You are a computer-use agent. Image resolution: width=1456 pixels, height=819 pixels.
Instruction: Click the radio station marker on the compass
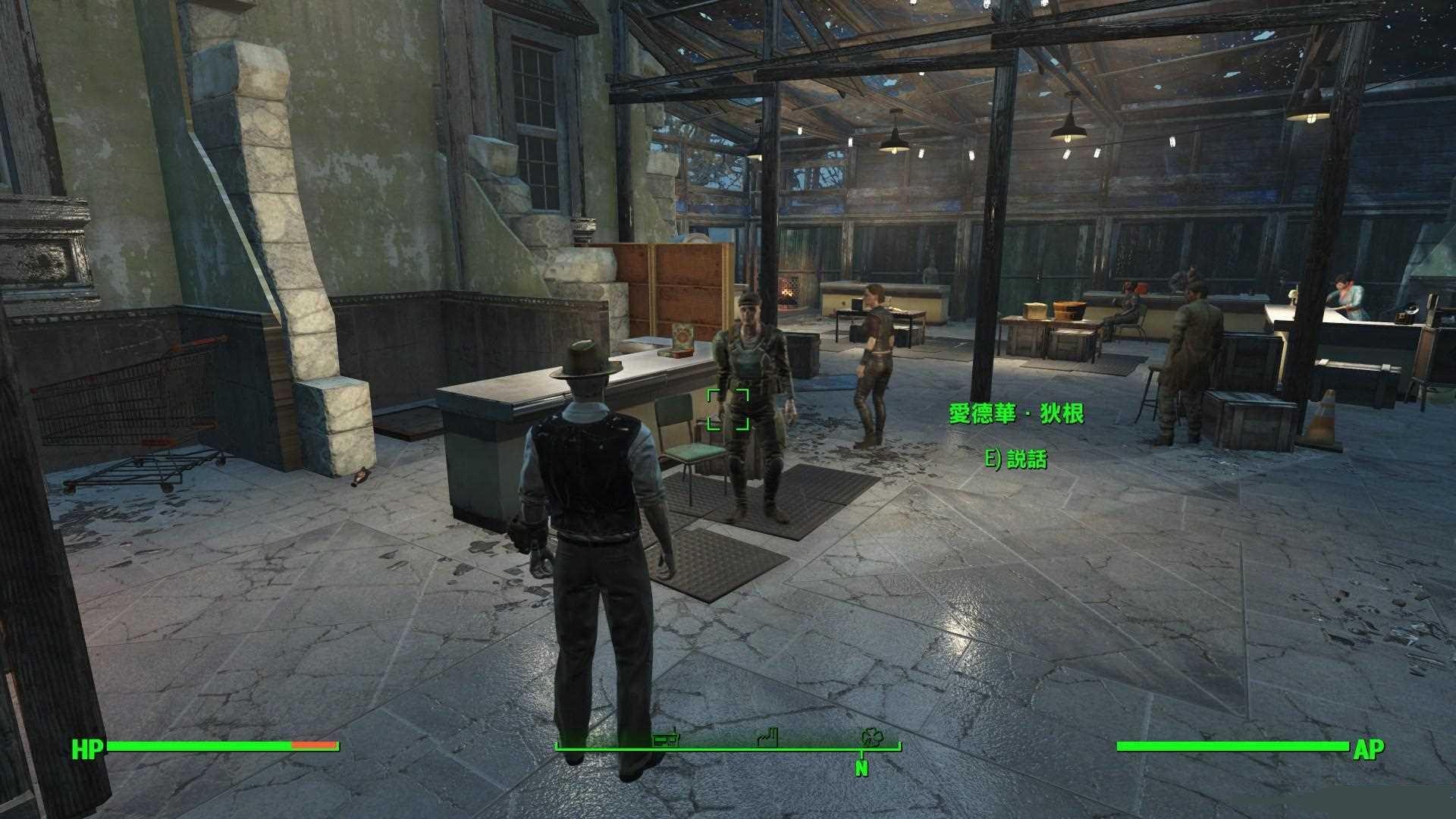665,738
